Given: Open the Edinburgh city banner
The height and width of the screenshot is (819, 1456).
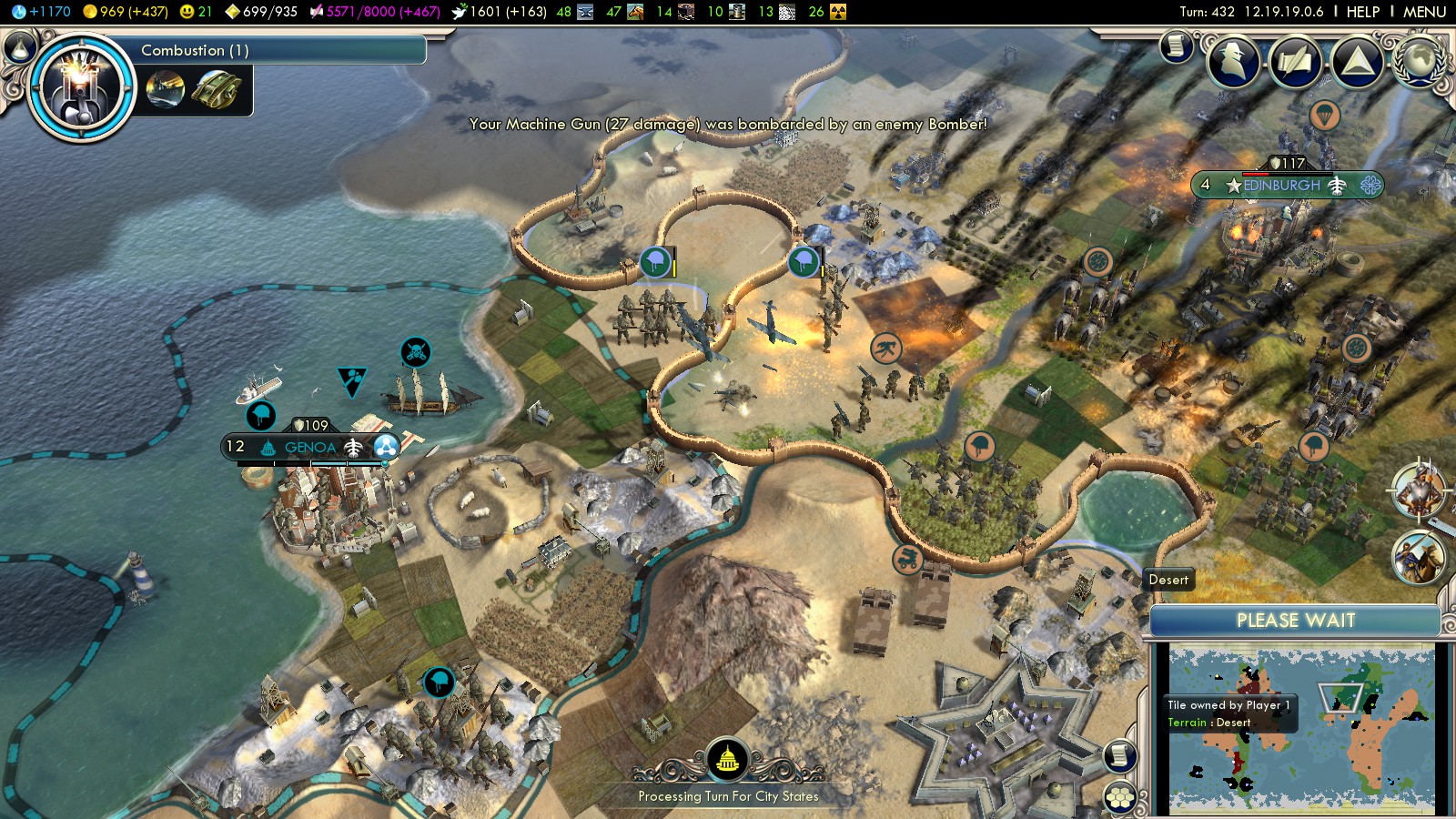Looking at the screenshot, I should click(x=1281, y=186).
